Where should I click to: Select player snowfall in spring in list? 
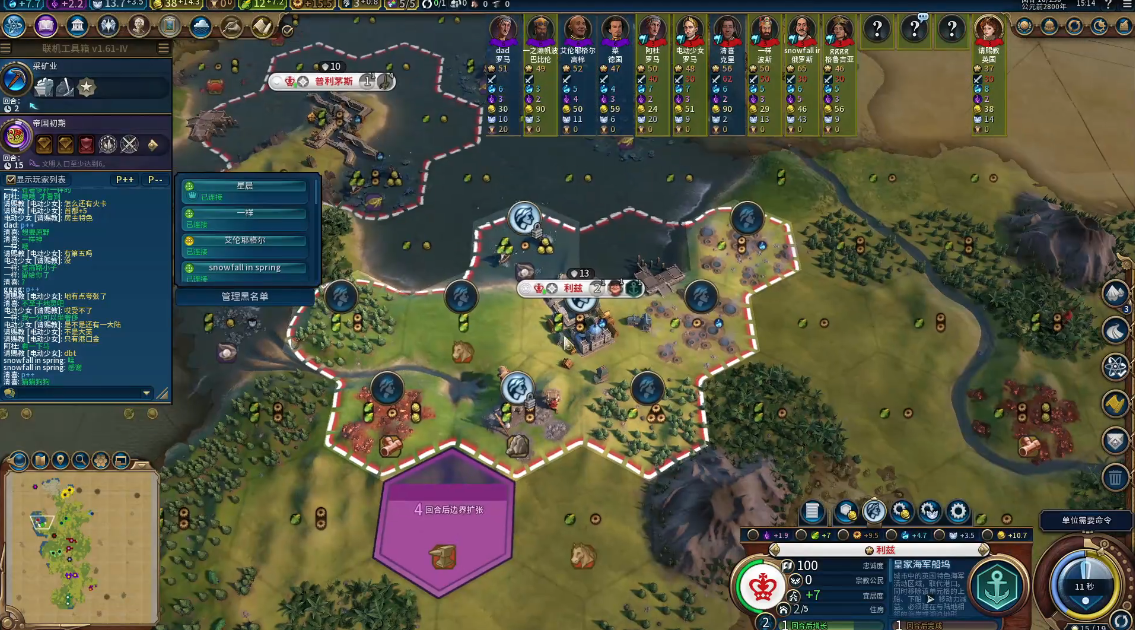pyautogui.click(x=245, y=268)
